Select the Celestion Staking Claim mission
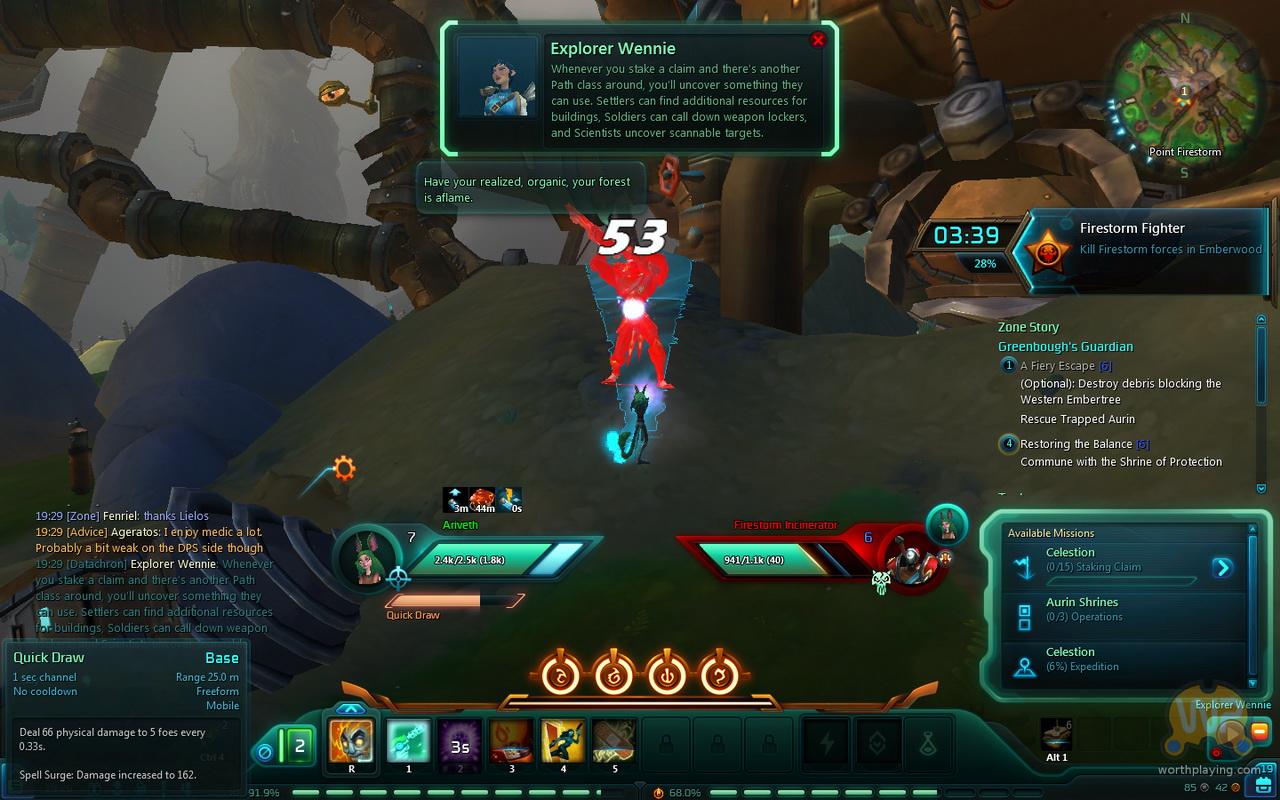This screenshot has width=1280, height=800. [x=1100, y=559]
